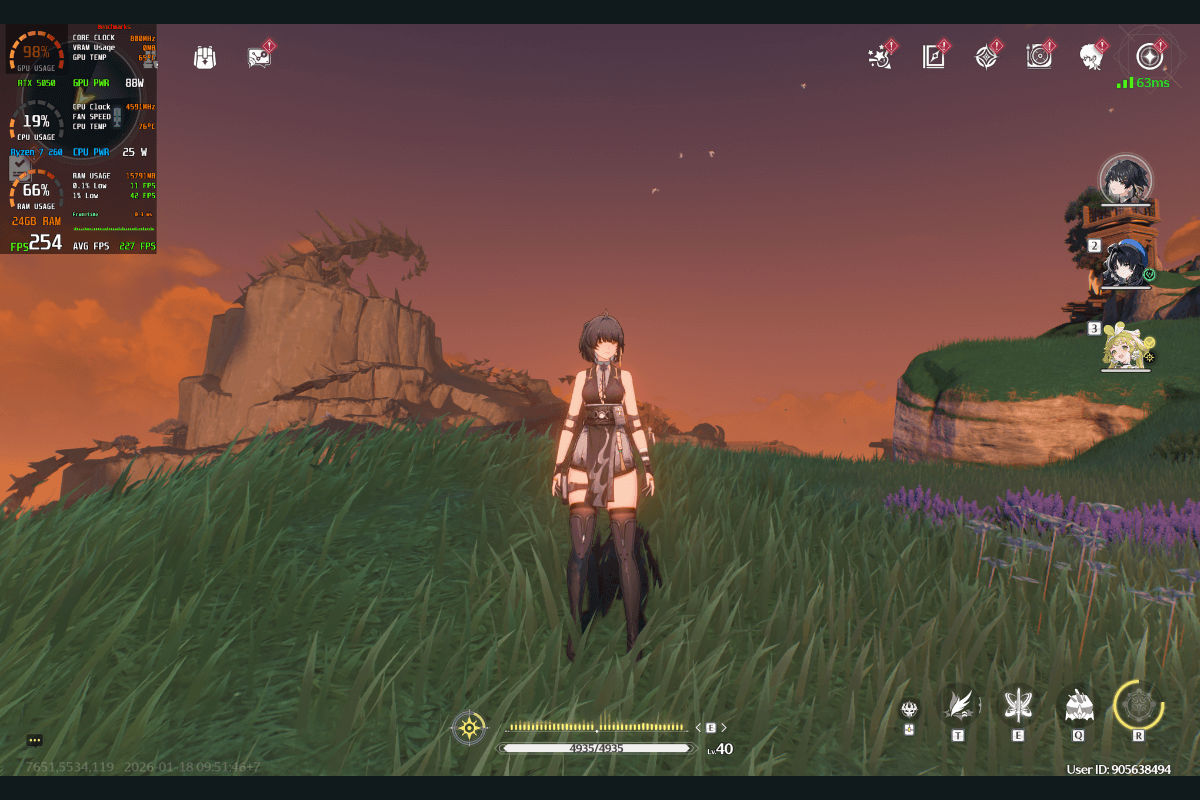Activate the sword with wings skill

click(x=1018, y=705)
